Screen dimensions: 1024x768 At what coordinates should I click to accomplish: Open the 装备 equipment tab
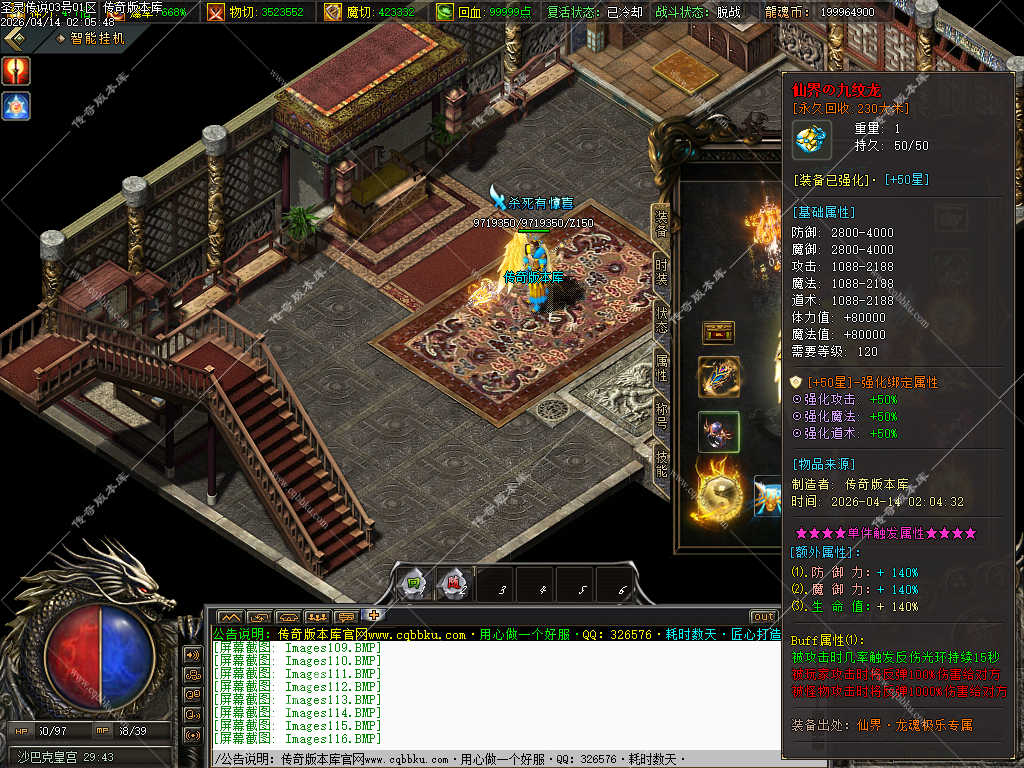(662, 225)
